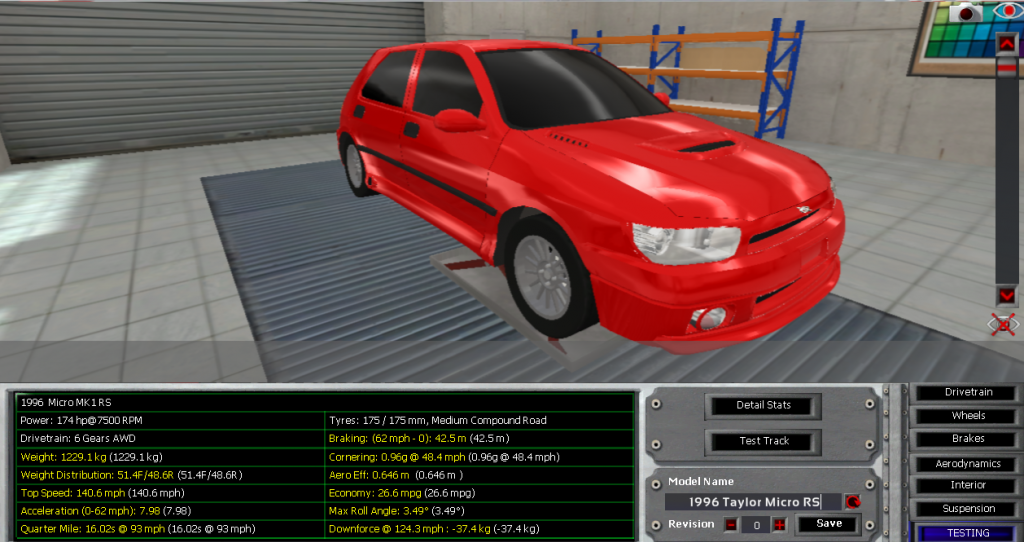This screenshot has width=1024, height=542.
Task: Save the car model
Action: pyautogui.click(x=828, y=524)
